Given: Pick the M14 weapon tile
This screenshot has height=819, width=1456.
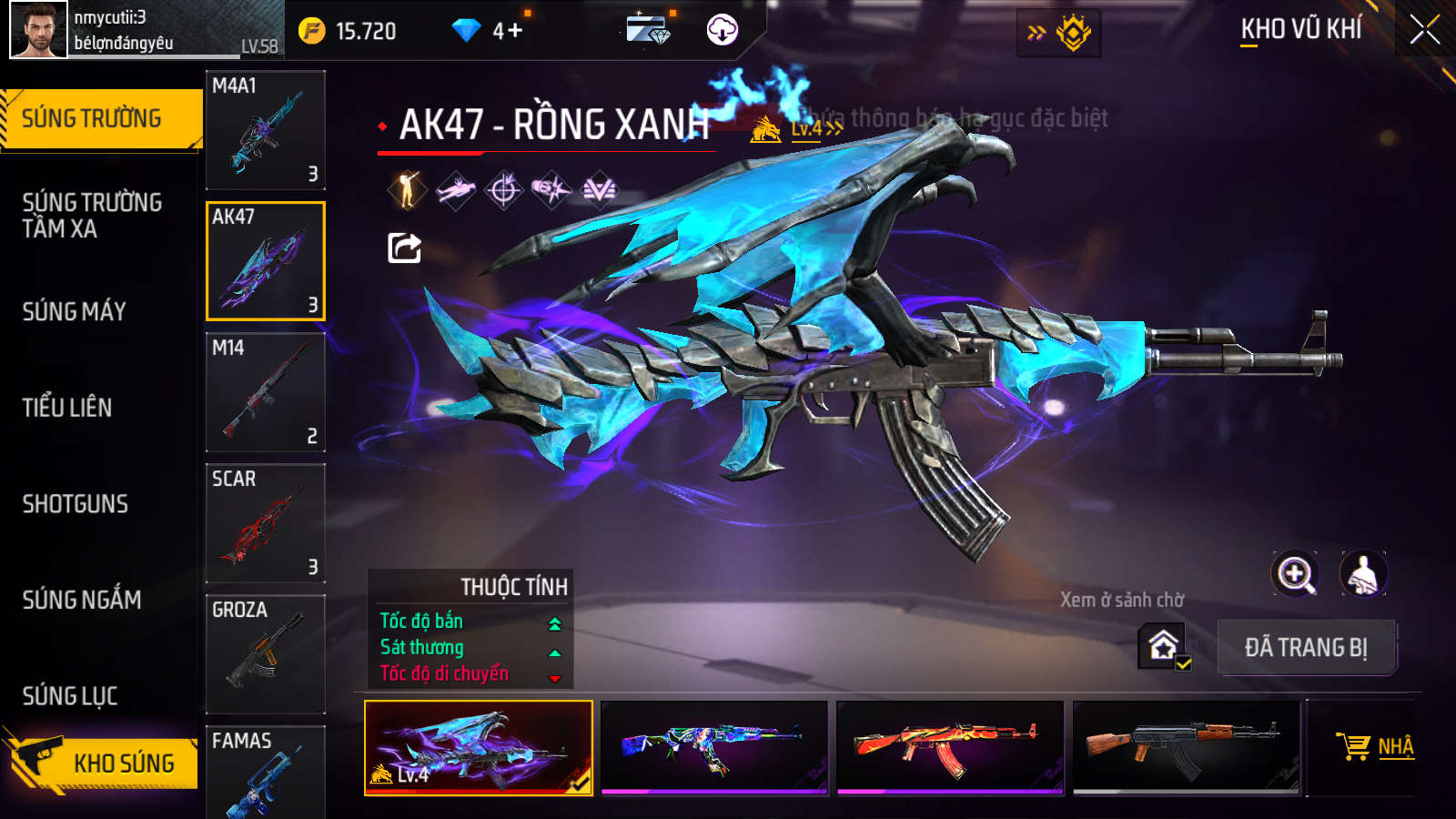Looking at the screenshot, I should click(265, 392).
